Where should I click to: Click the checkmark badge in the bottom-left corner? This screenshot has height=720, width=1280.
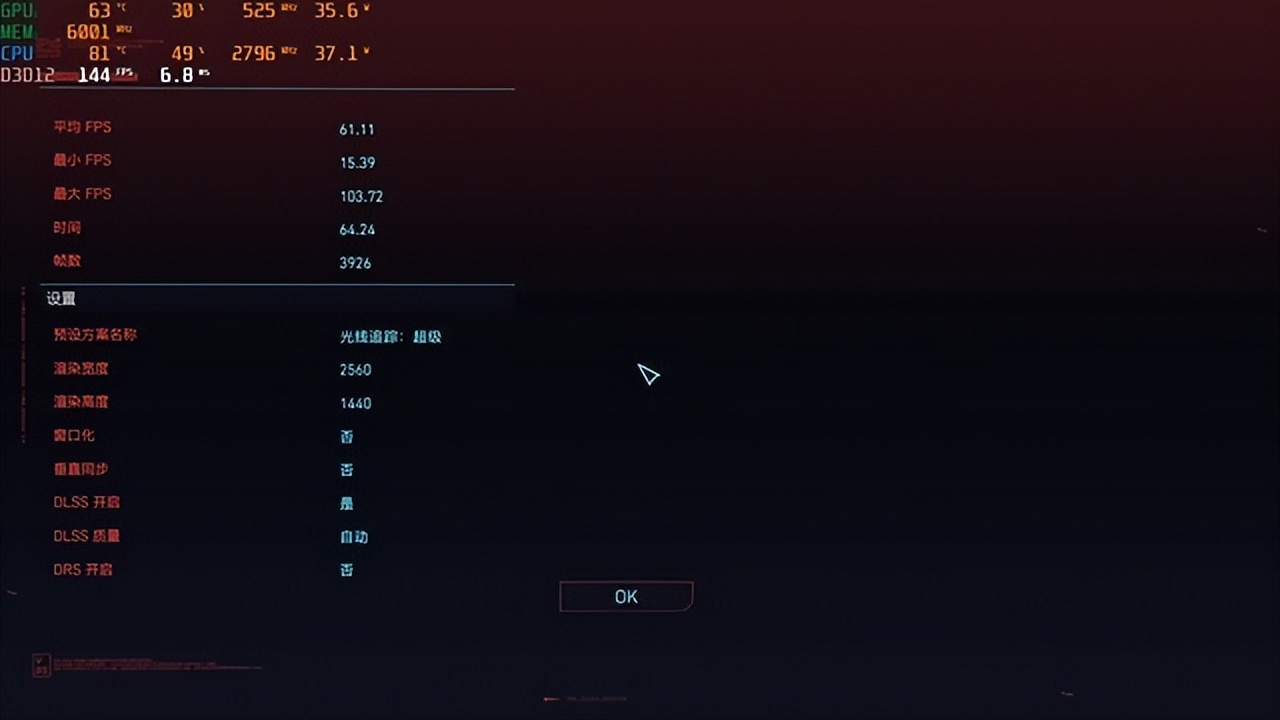[x=40, y=663]
